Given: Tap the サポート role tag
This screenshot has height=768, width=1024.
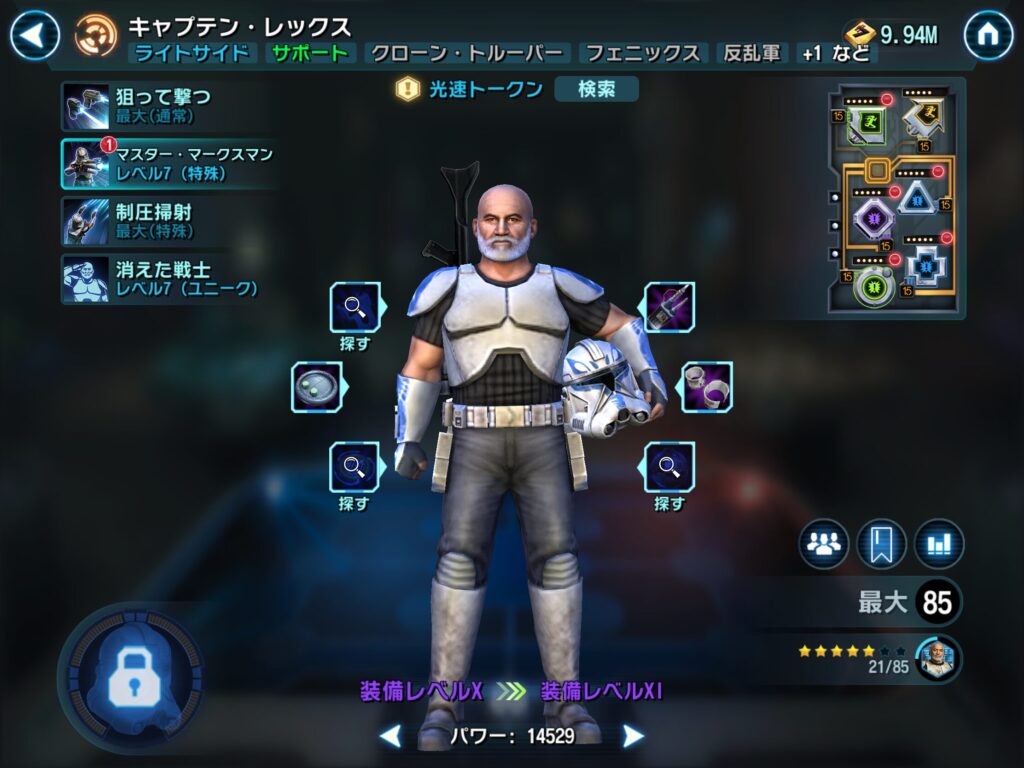Looking at the screenshot, I should 311,54.
